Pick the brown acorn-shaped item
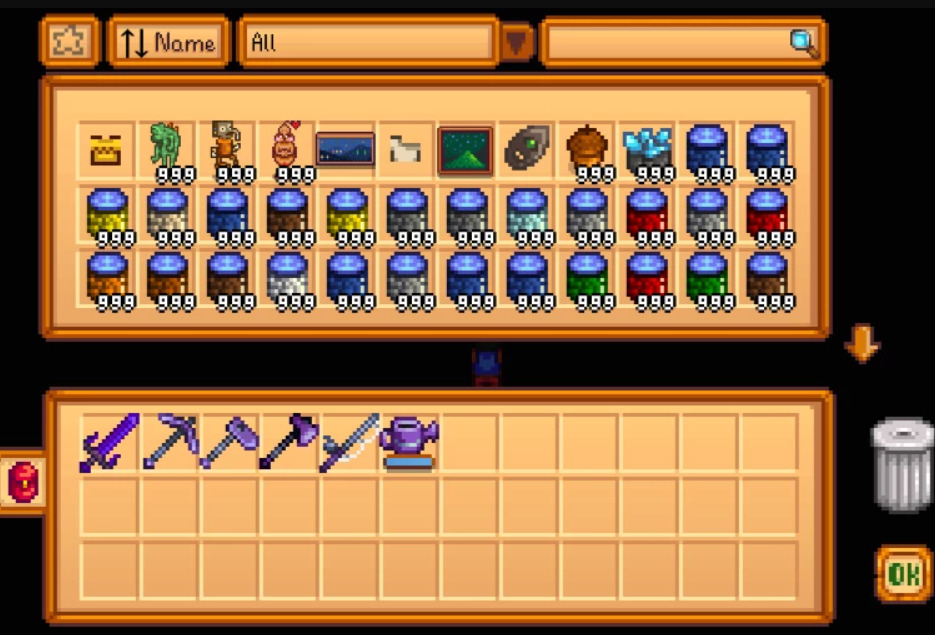 [585, 150]
